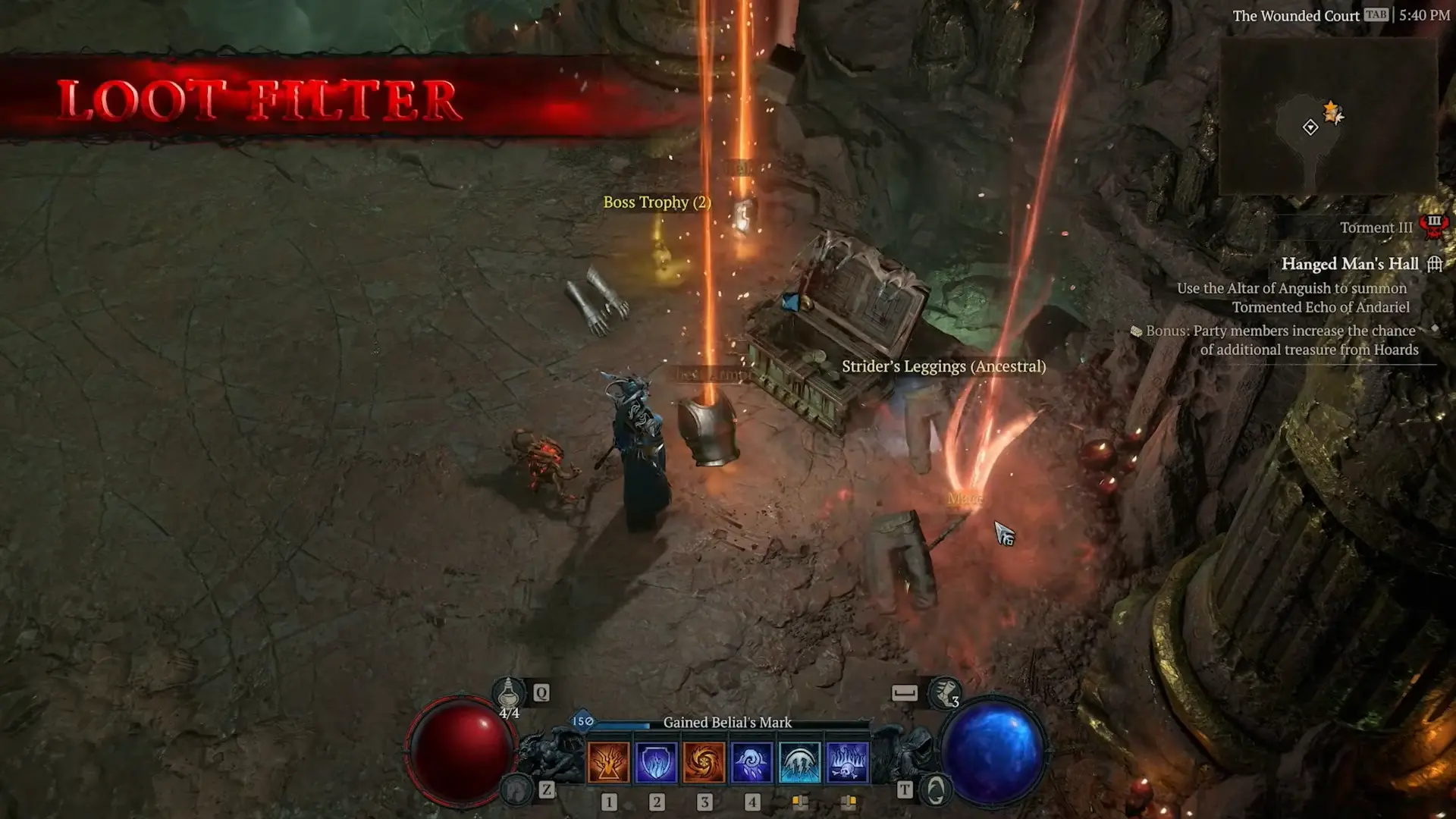Screen dimensions: 1456x819
Task: Trigger the swirling vortex skill in slot 3
Action: (705, 761)
